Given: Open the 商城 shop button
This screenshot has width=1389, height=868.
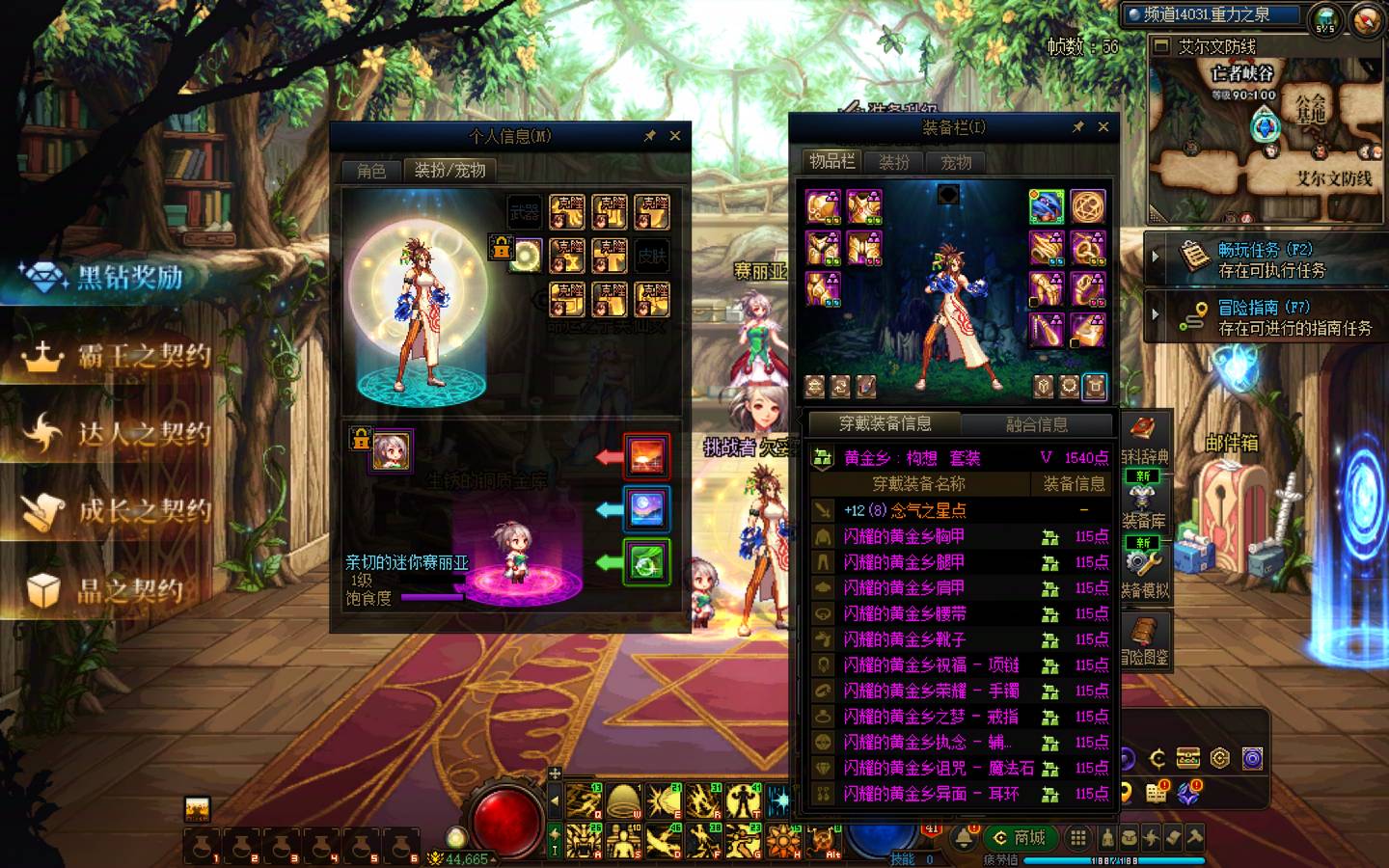Looking at the screenshot, I should (x=1020, y=837).
